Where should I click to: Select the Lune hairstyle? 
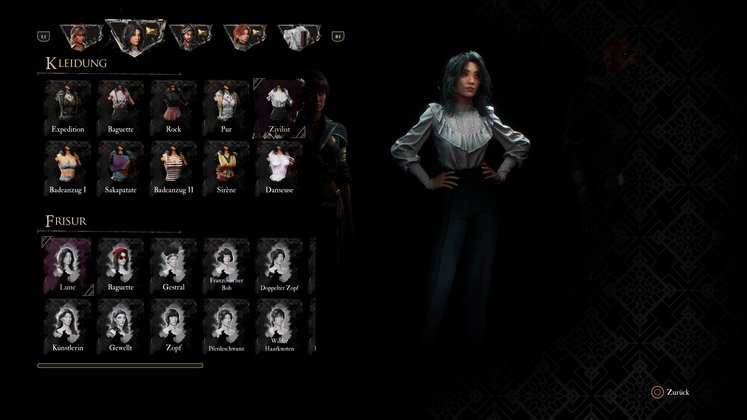[x=68, y=265]
